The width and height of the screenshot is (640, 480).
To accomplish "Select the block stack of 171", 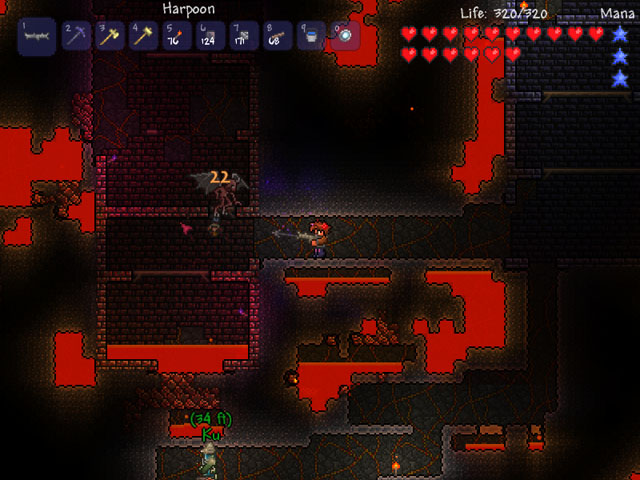I will tap(243, 36).
